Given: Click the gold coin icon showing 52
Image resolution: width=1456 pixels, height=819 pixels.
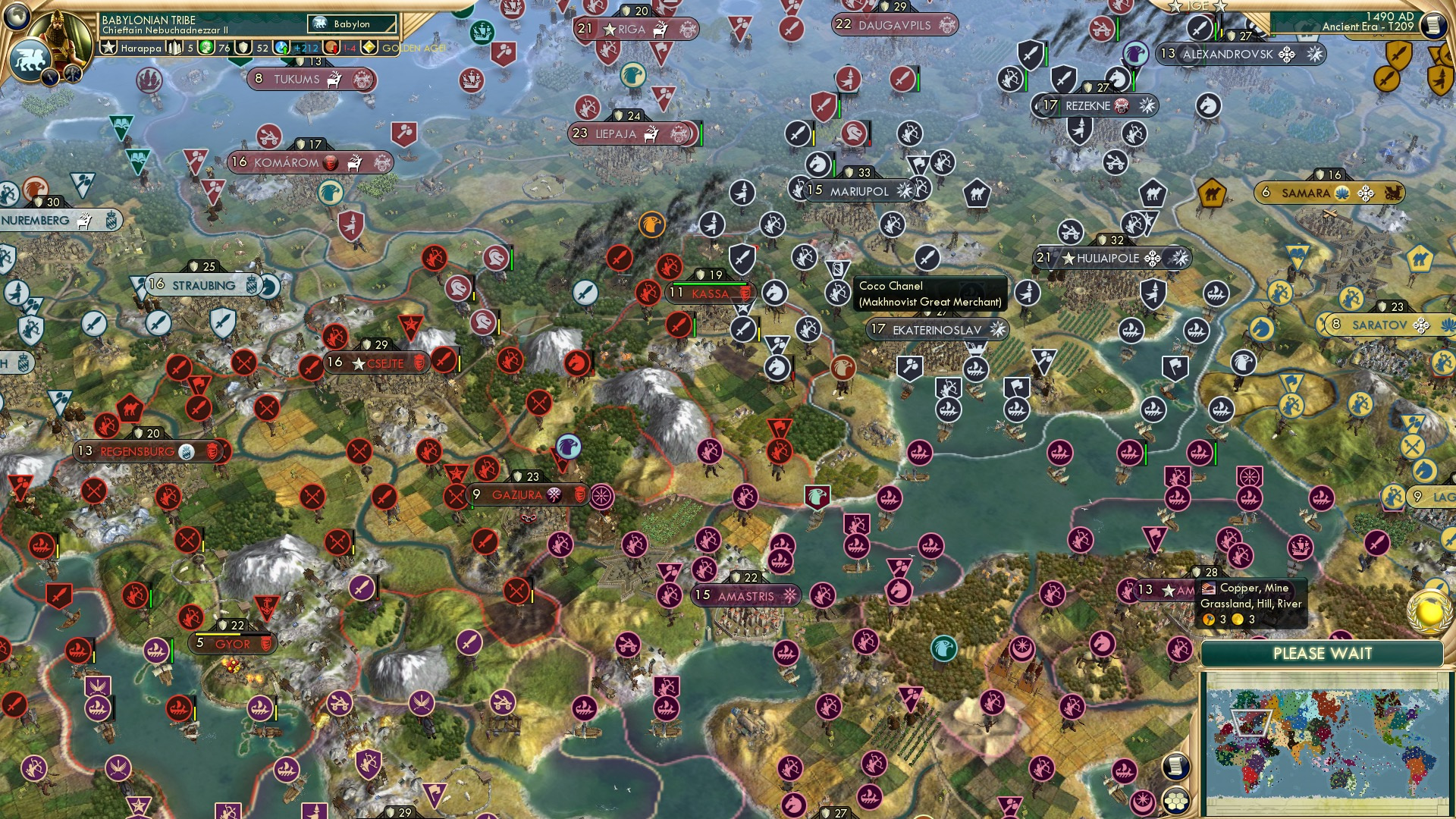Looking at the screenshot, I should (x=244, y=48).
